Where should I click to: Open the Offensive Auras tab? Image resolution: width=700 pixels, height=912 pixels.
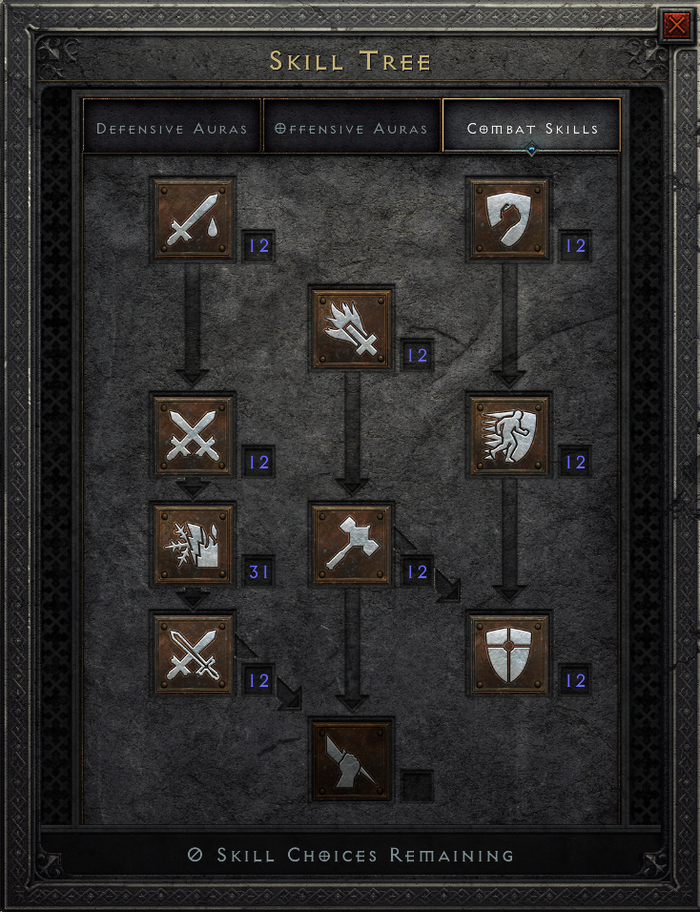coord(351,128)
